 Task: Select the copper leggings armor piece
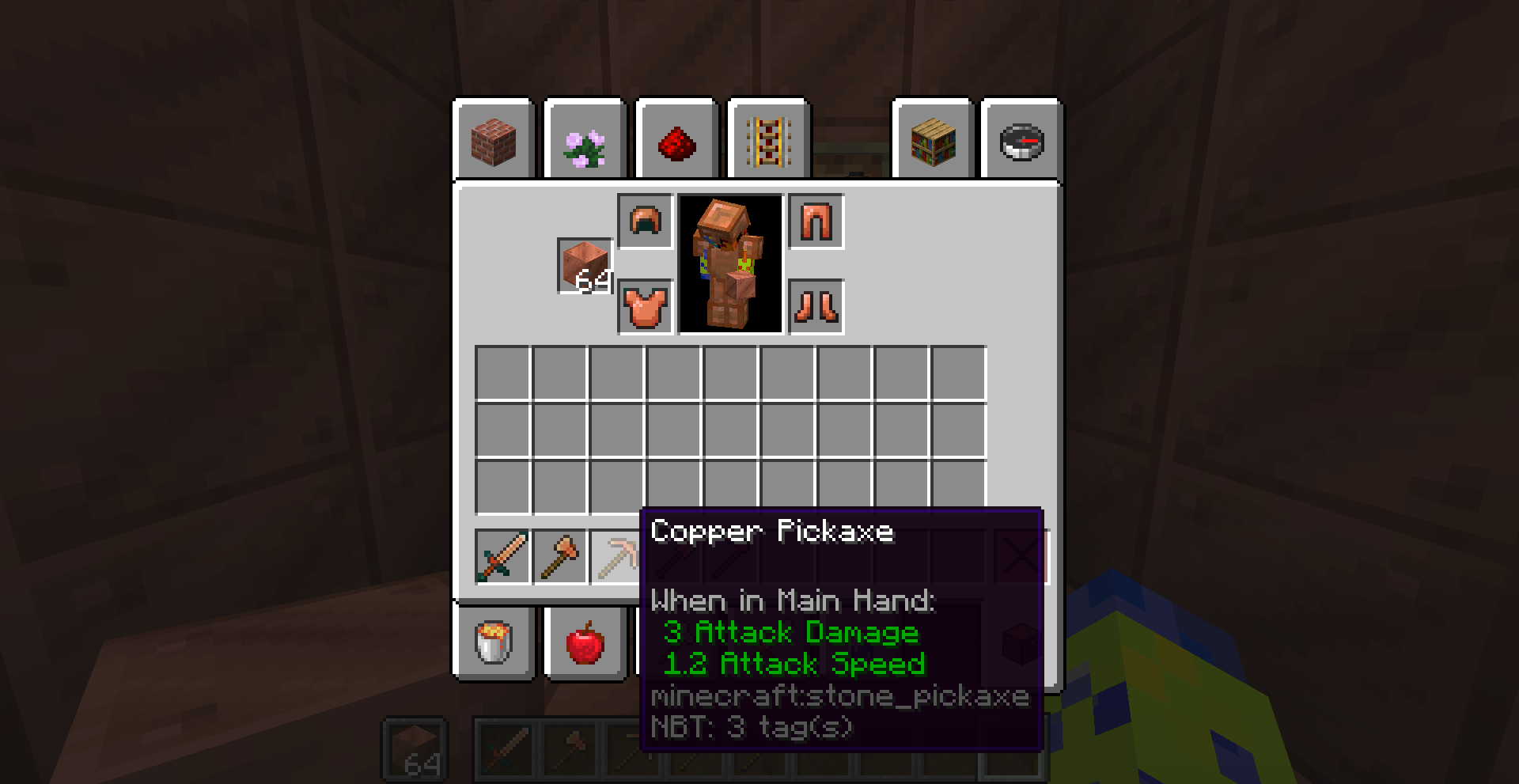point(815,222)
